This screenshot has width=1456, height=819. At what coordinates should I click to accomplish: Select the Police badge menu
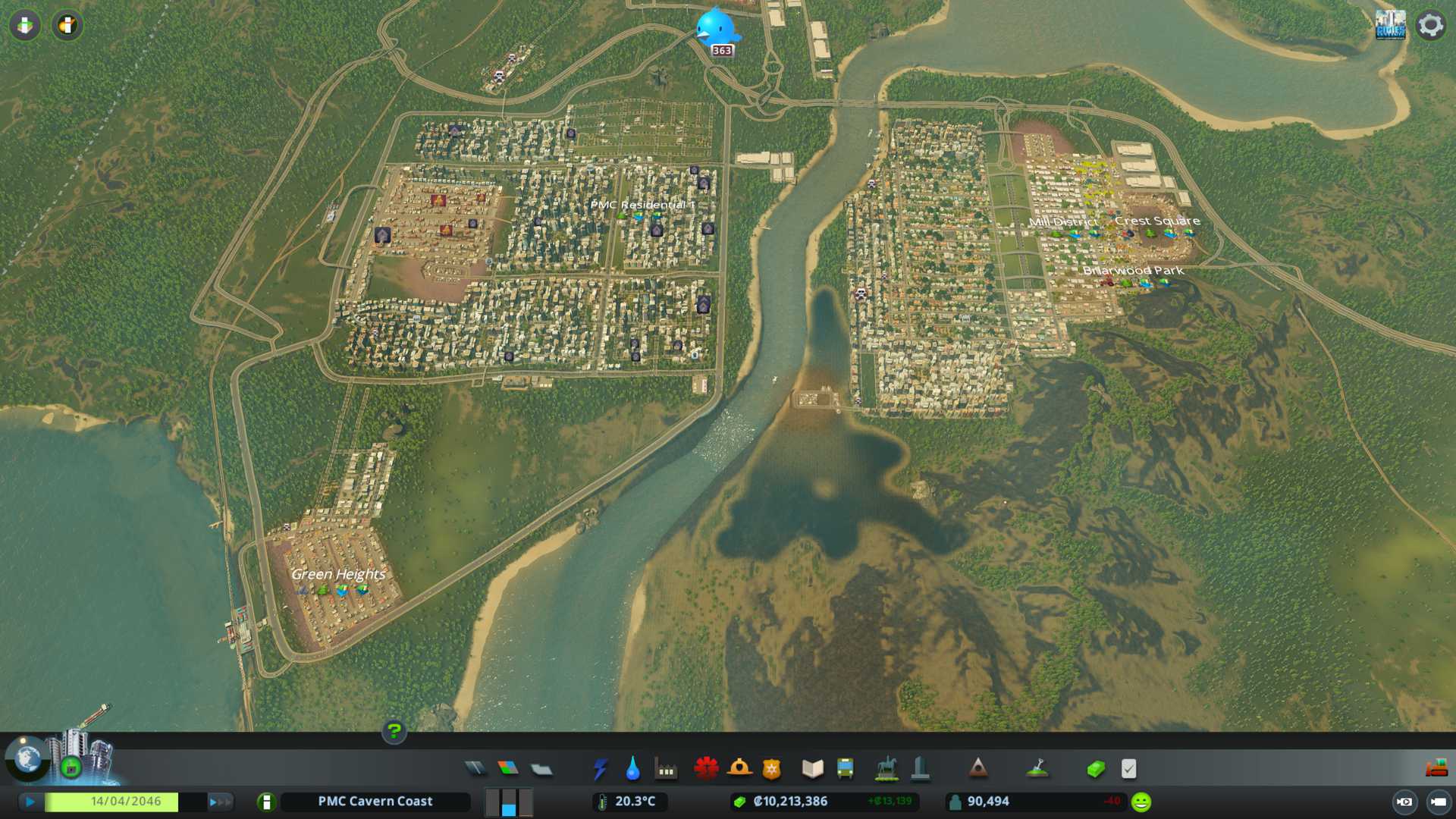click(771, 769)
